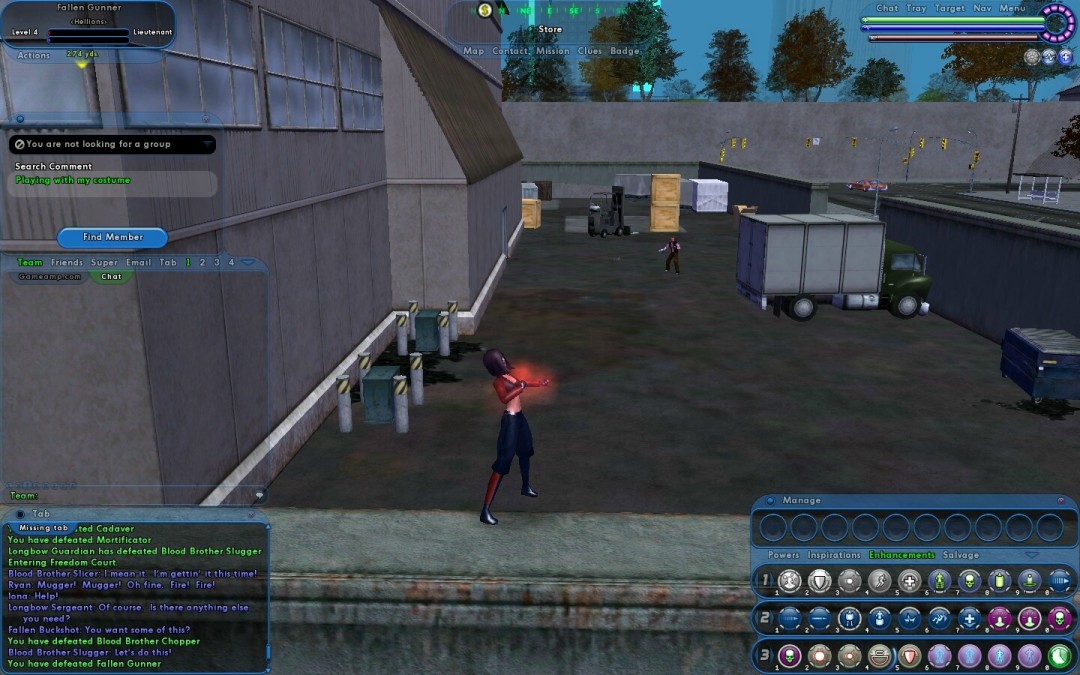Activate the green clock power icon

click(1059, 656)
